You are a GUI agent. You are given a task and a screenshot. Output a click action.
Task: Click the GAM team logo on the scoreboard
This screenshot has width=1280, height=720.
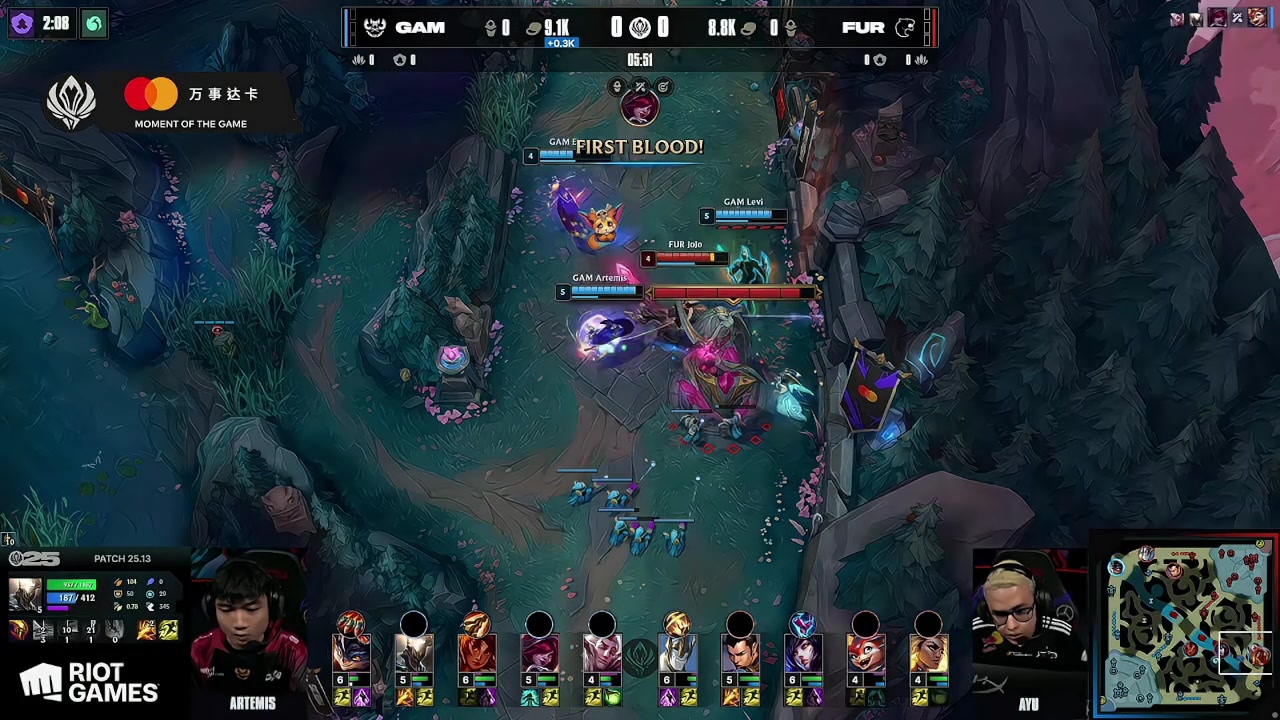tap(375, 28)
